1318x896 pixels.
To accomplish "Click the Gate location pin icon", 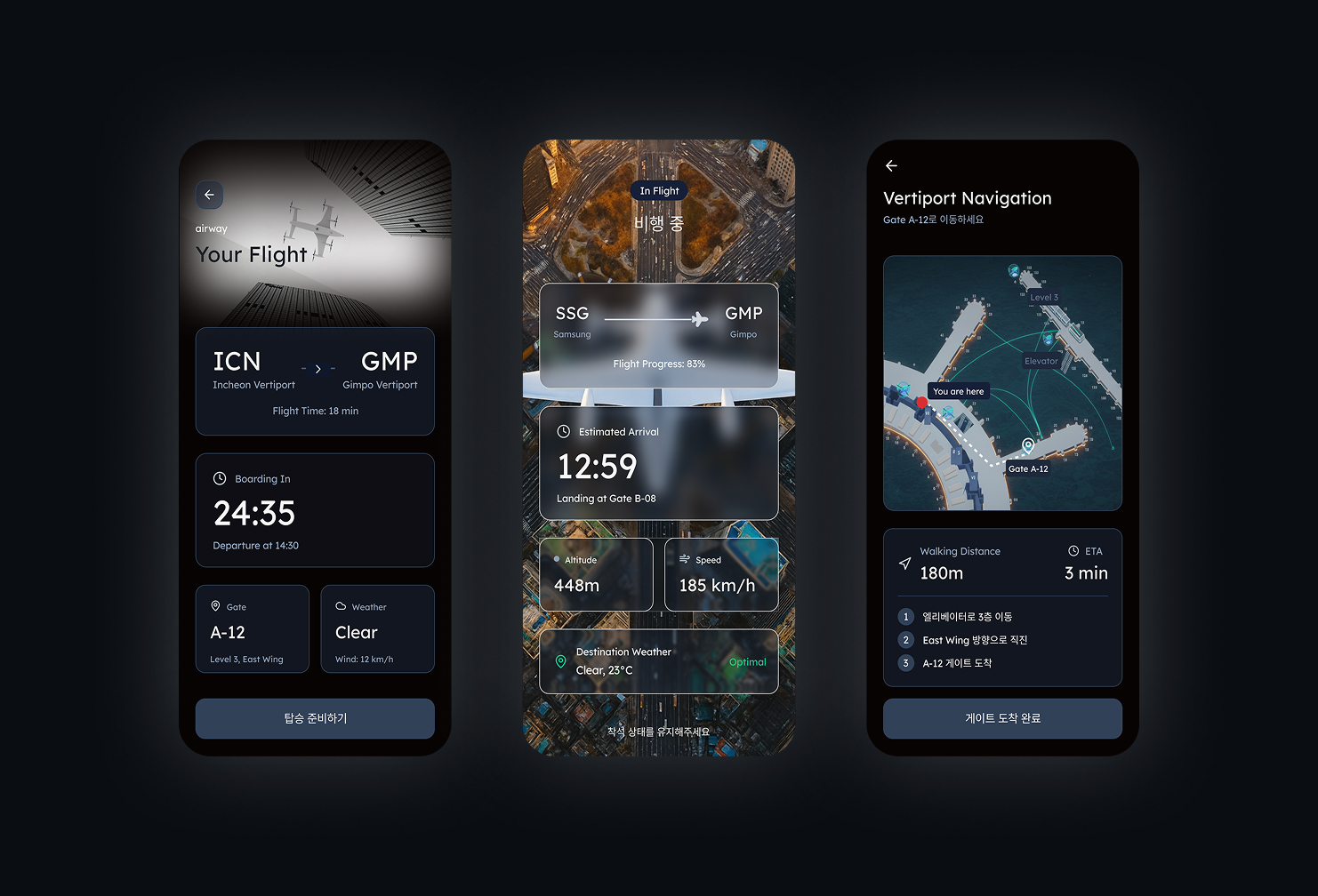I will 216,606.
